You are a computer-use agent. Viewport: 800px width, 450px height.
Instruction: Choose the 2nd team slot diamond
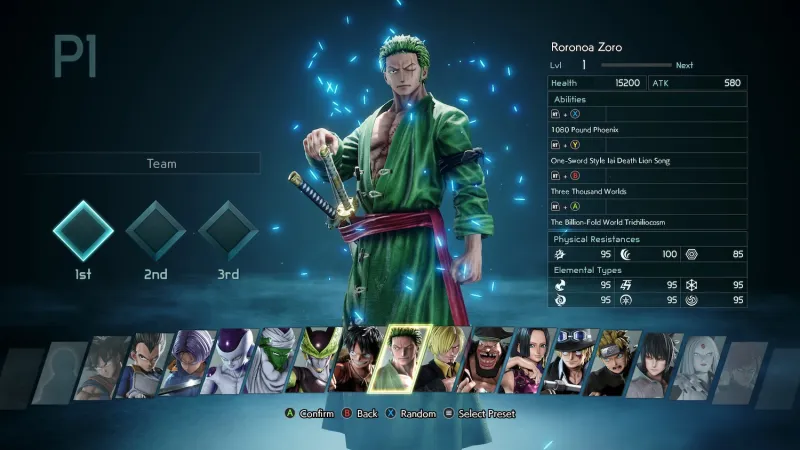[155, 231]
